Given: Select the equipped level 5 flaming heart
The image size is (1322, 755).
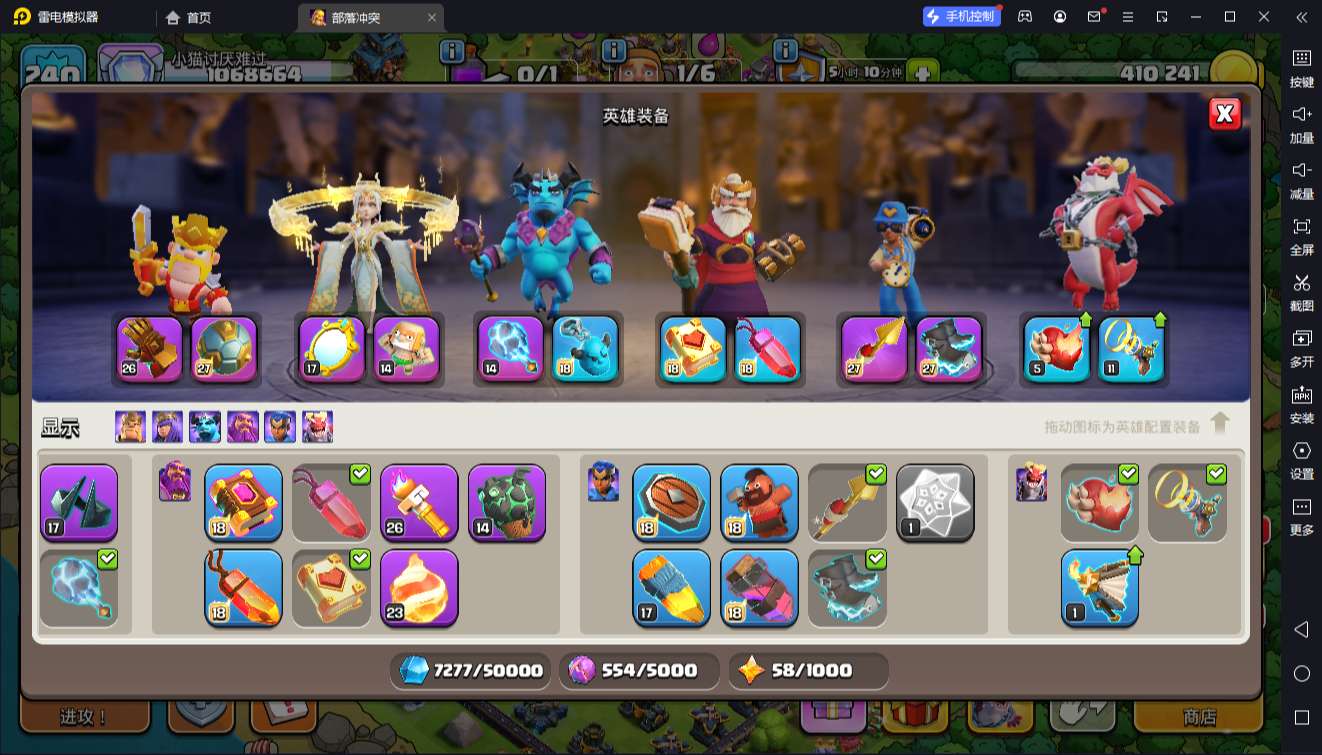Looking at the screenshot, I should coord(1057,349).
